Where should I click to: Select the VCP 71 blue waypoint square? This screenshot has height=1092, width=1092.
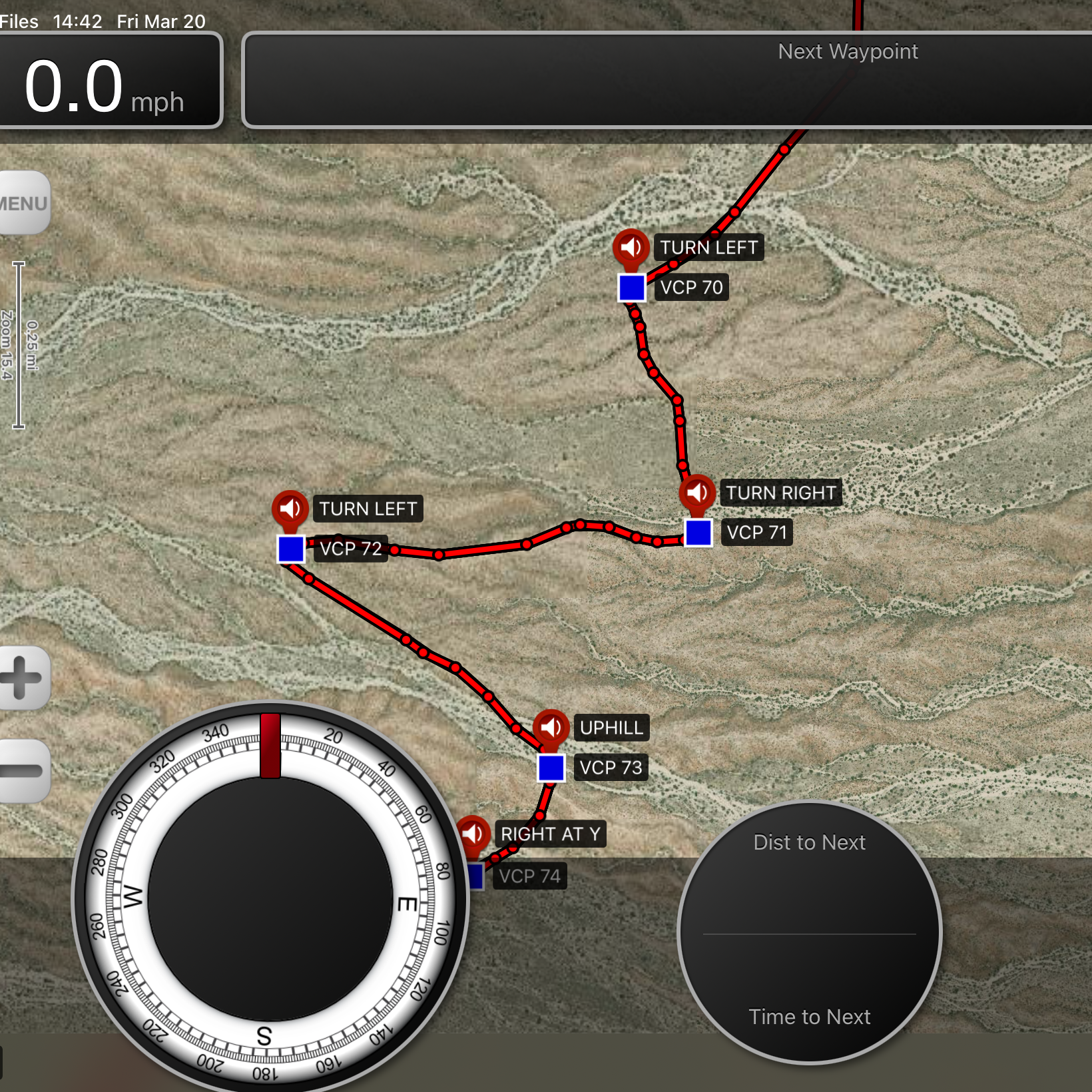click(698, 533)
